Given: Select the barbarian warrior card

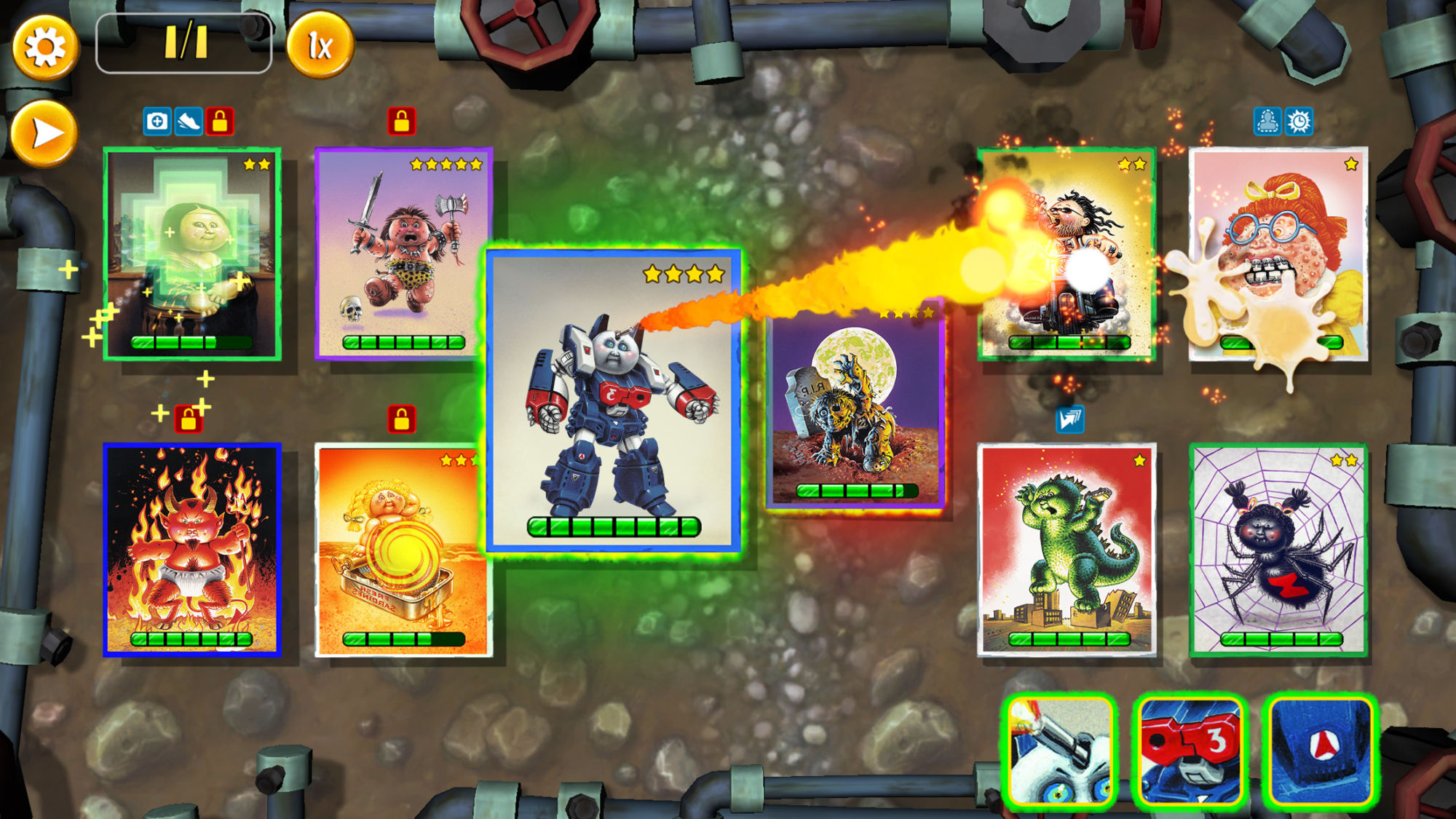Looking at the screenshot, I should pos(403,253).
